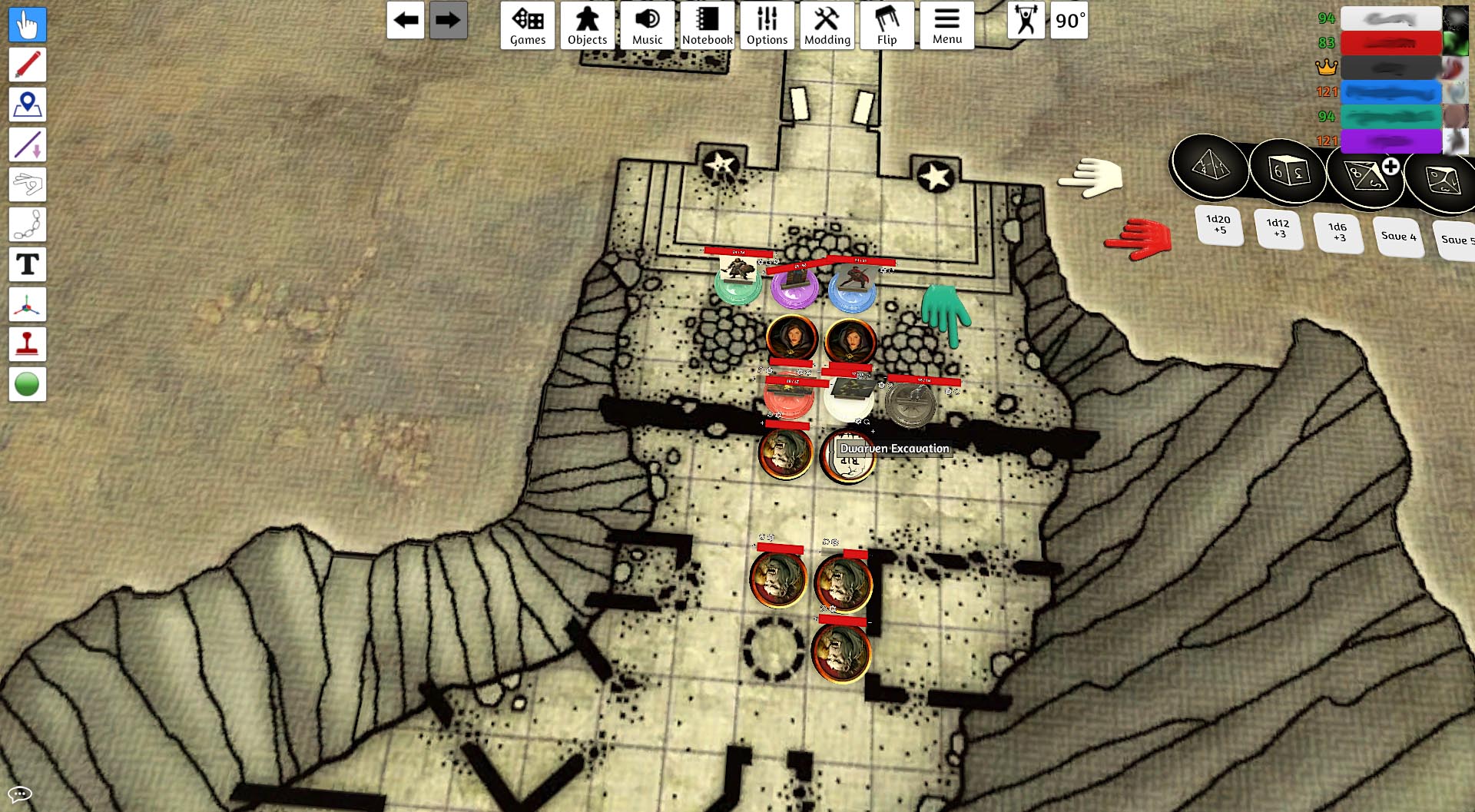This screenshot has height=812, width=1475.
Task: Click the 1d20 +5 roll button
Action: 1219,225
